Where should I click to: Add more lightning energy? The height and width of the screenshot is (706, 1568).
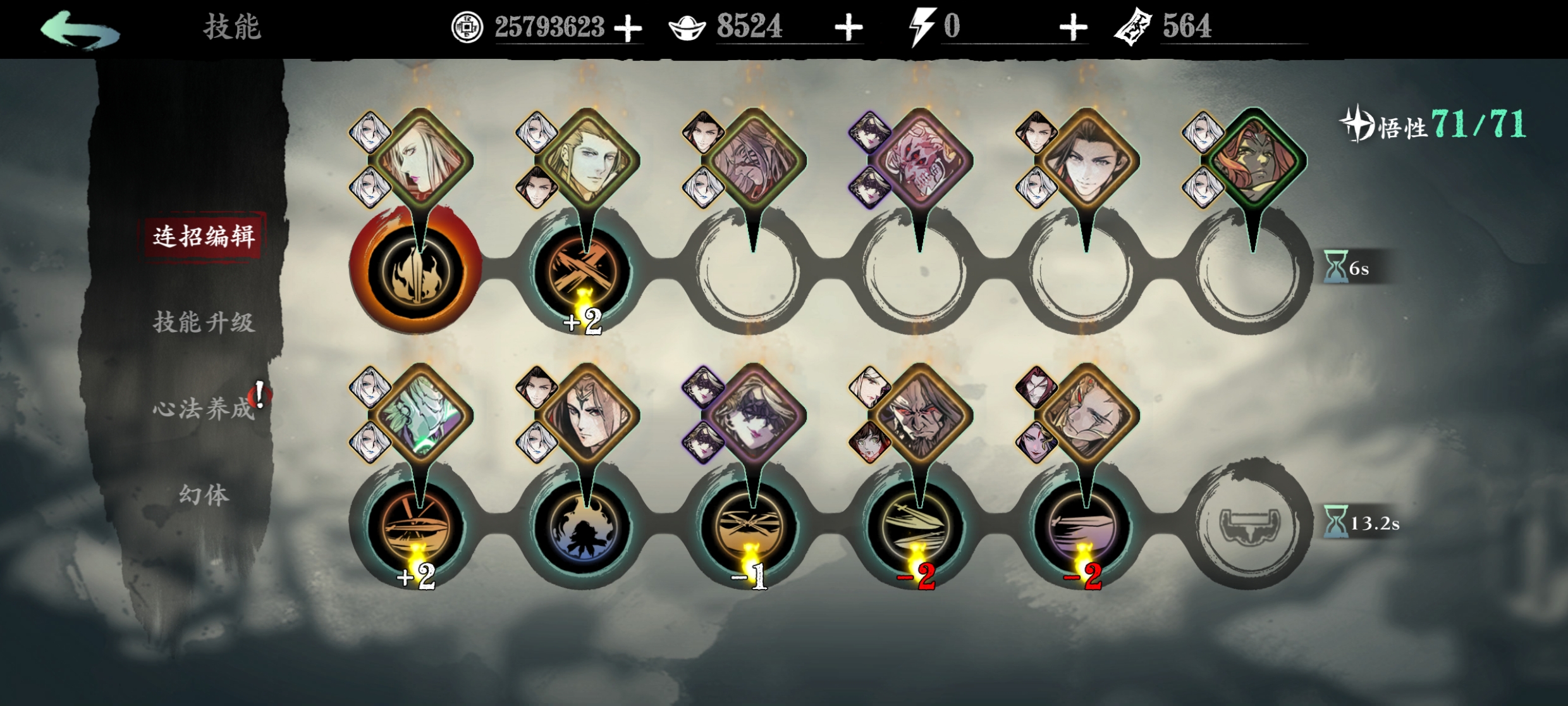click(1073, 28)
